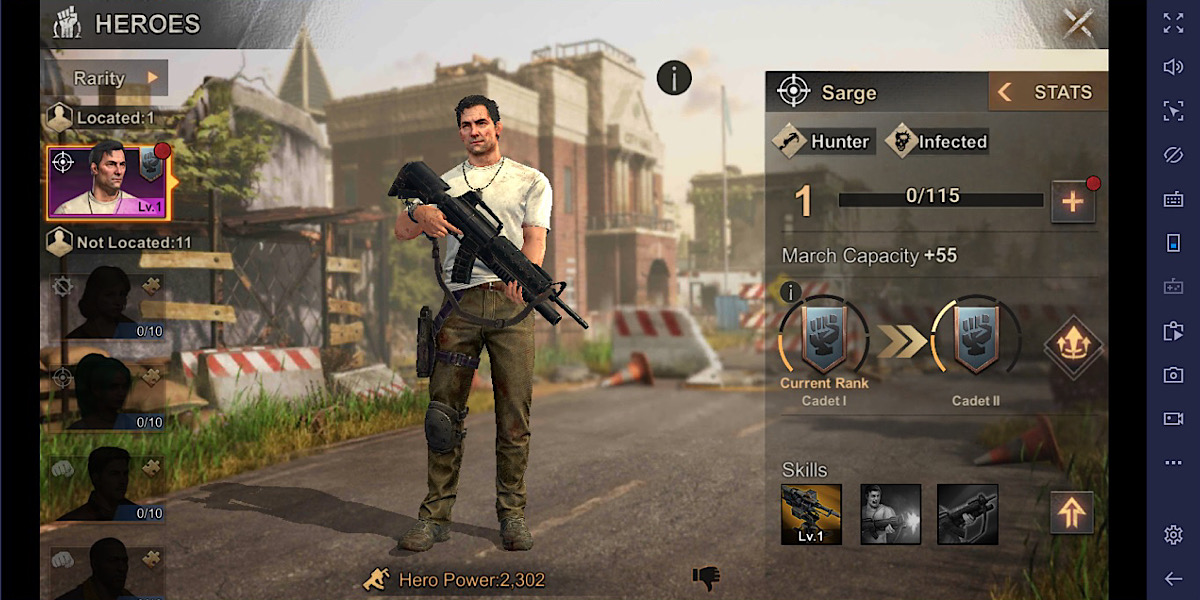This screenshot has height=600, width=1200.
Task: Click the skill upgrade arrow button
Action: click(x=1071, y=514)
